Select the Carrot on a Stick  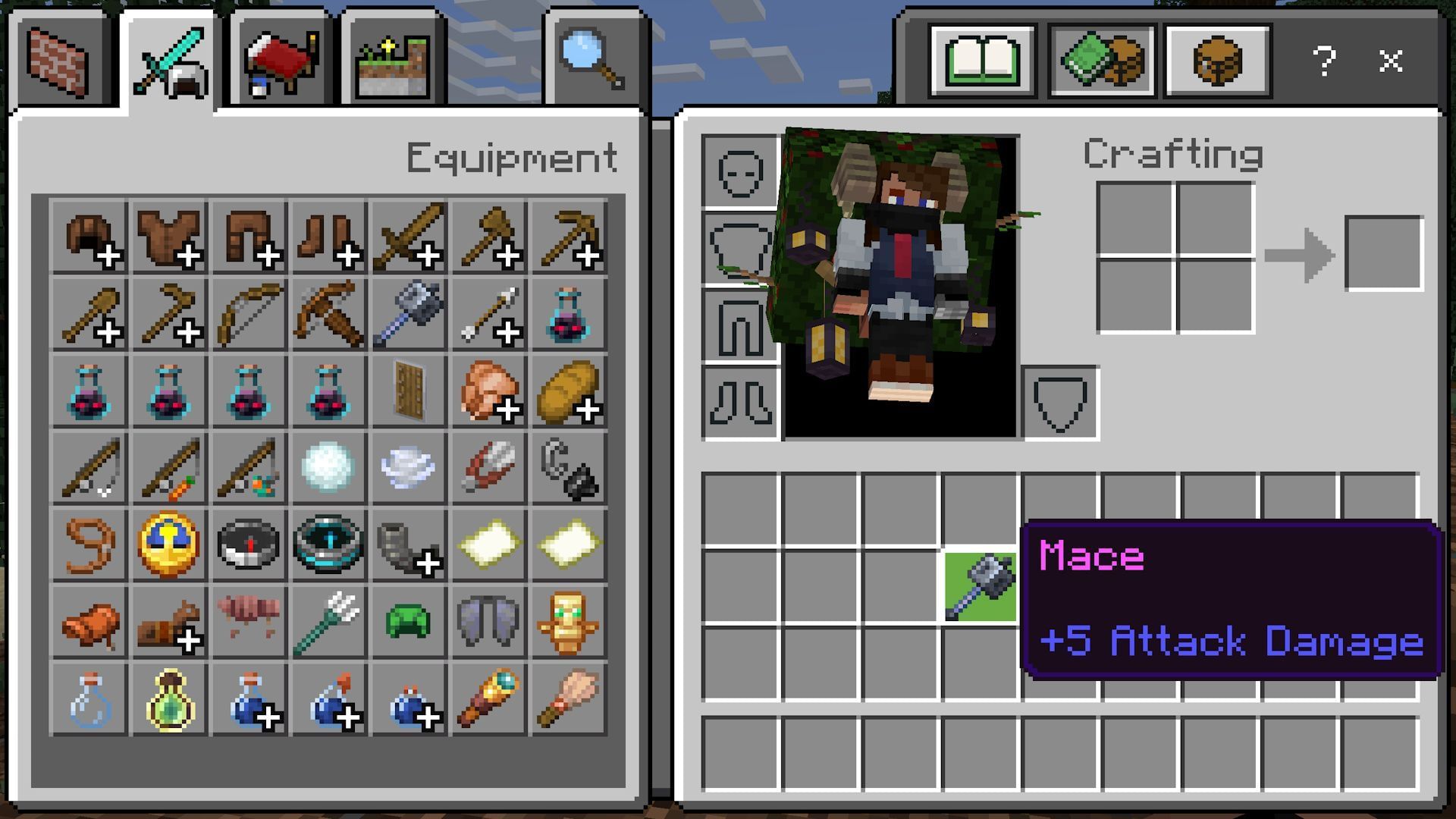point(168,469)
